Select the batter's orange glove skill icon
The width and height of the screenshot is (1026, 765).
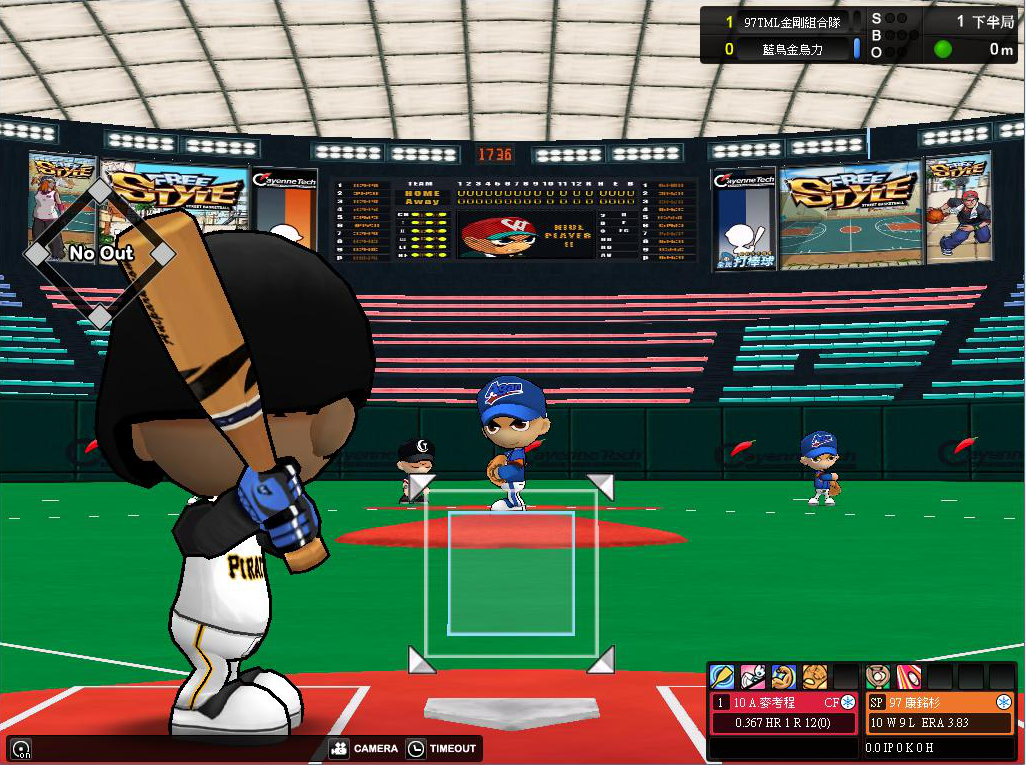[815, 677]
